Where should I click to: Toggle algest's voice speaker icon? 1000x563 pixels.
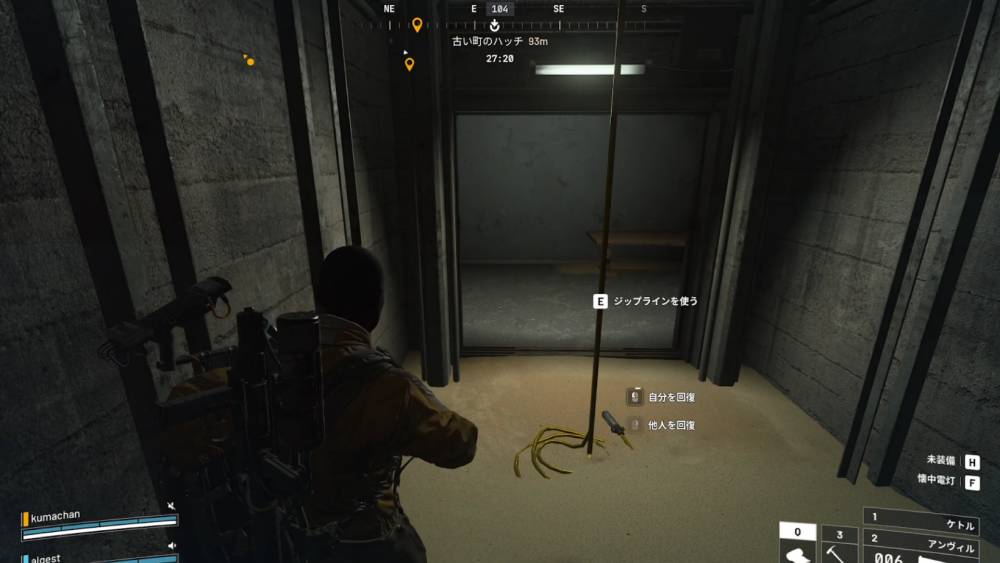click(x=172, y=546)
